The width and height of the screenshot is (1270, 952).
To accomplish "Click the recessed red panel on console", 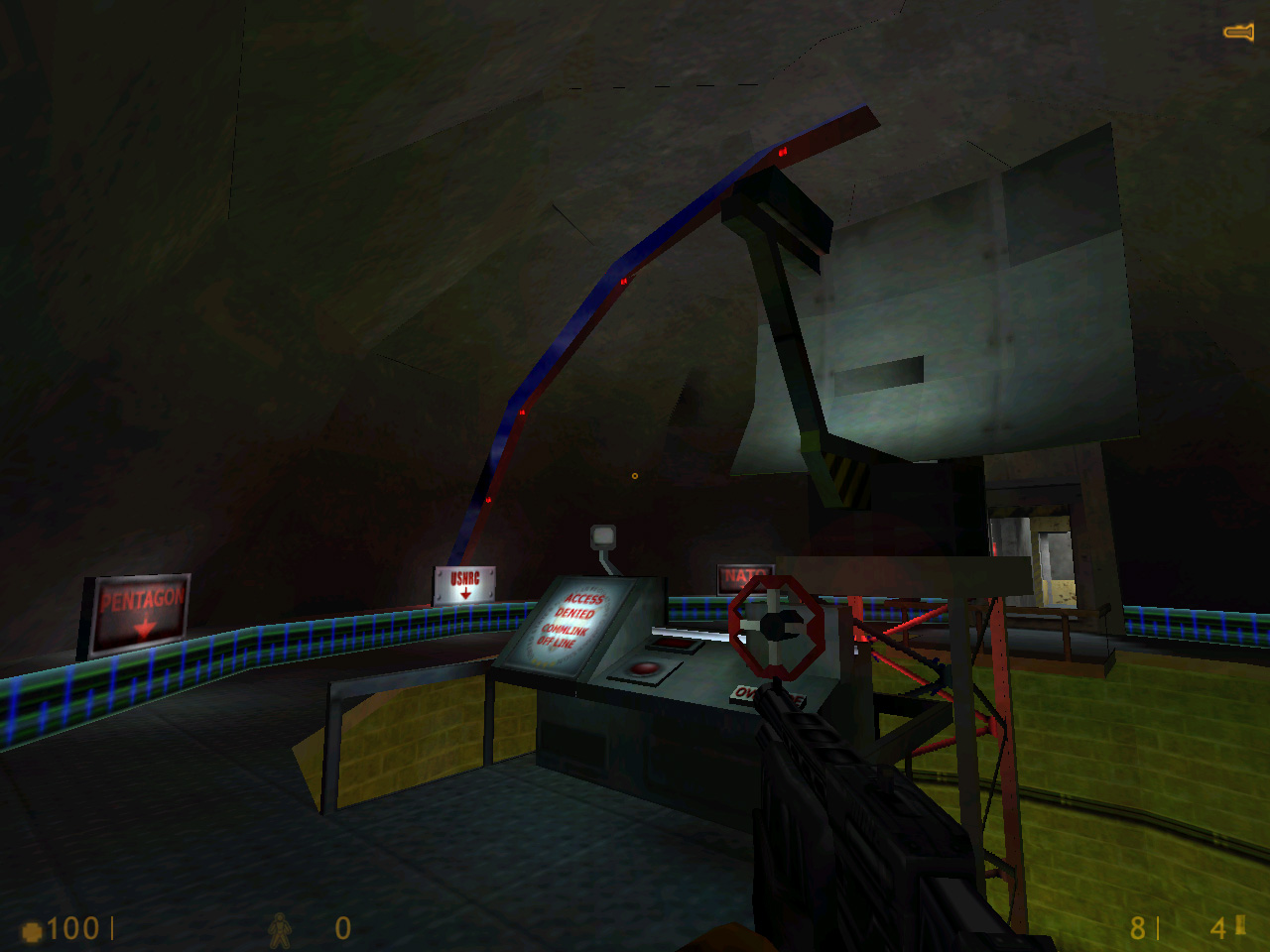I will 673,643.
